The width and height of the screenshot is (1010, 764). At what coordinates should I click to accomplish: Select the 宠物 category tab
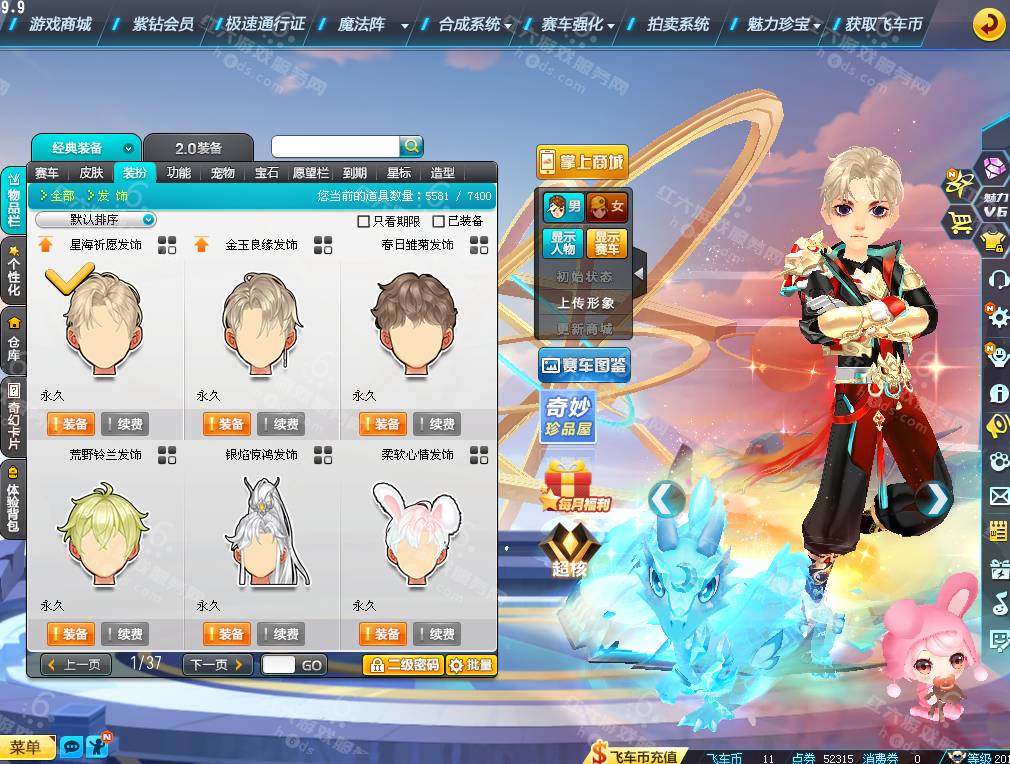coord(223,173)
